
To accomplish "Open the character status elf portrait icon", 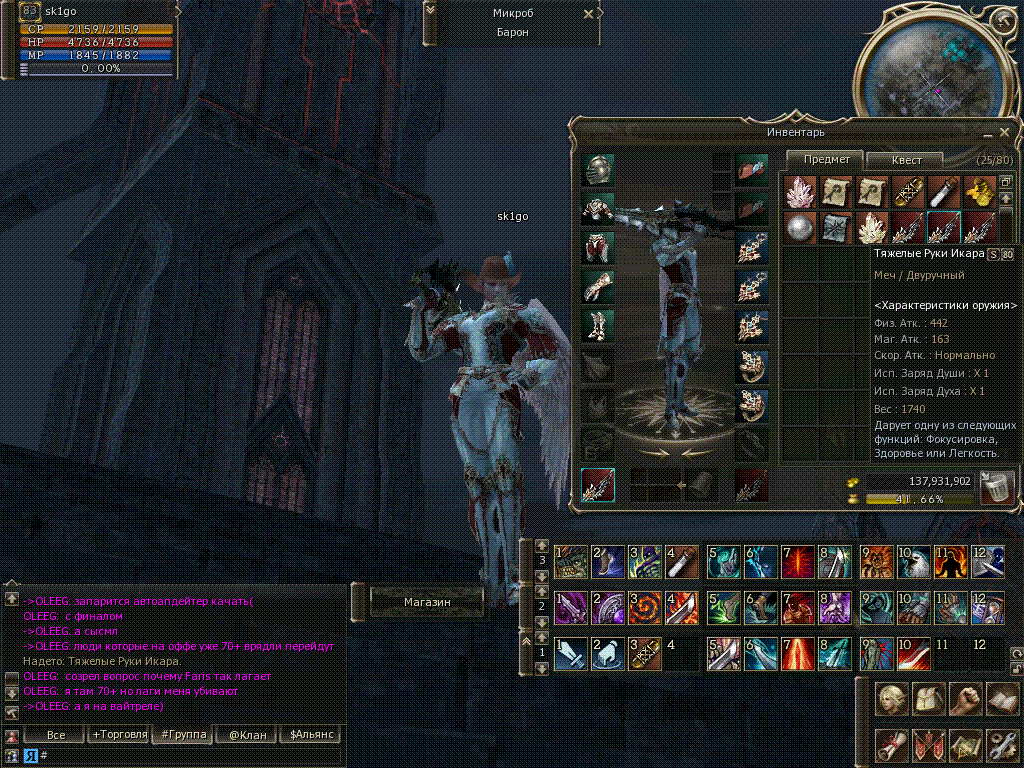I will click(892, 701).
